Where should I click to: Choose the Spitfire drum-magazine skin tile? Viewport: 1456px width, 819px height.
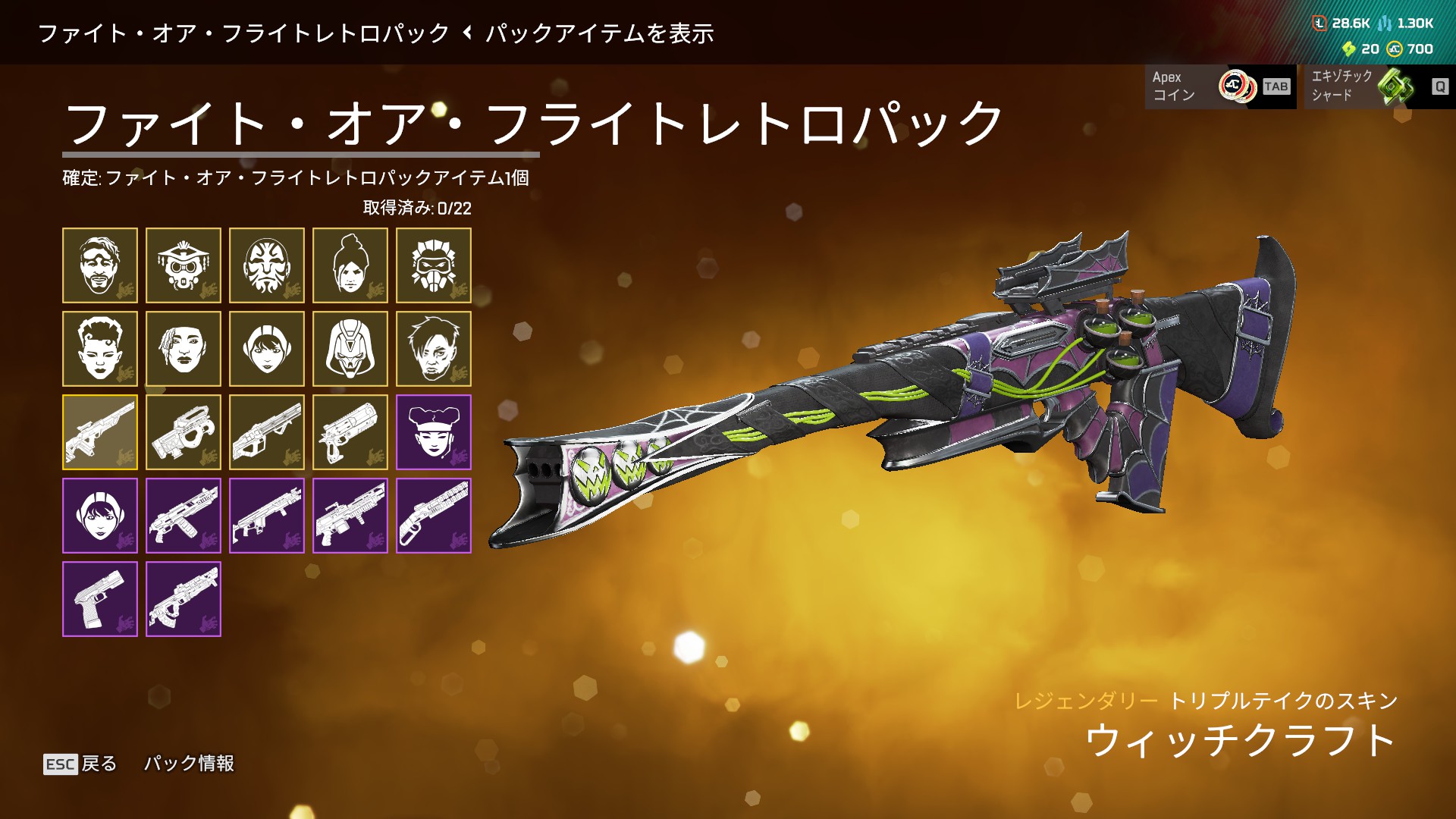tap(350, 516)
